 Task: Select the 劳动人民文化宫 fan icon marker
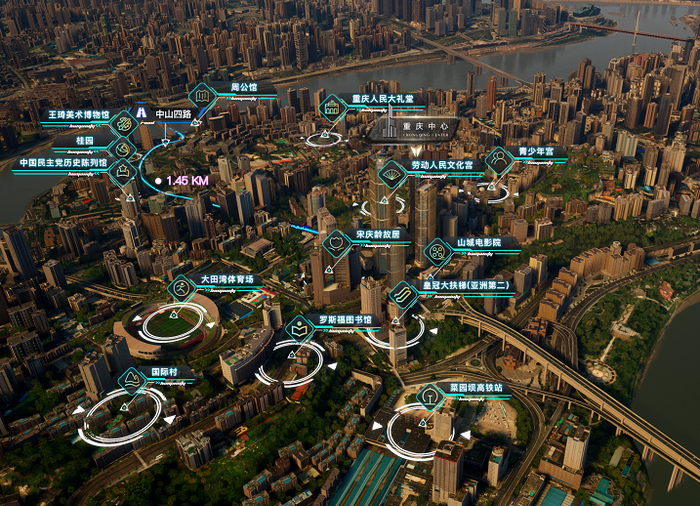click(x=392, y=174)
